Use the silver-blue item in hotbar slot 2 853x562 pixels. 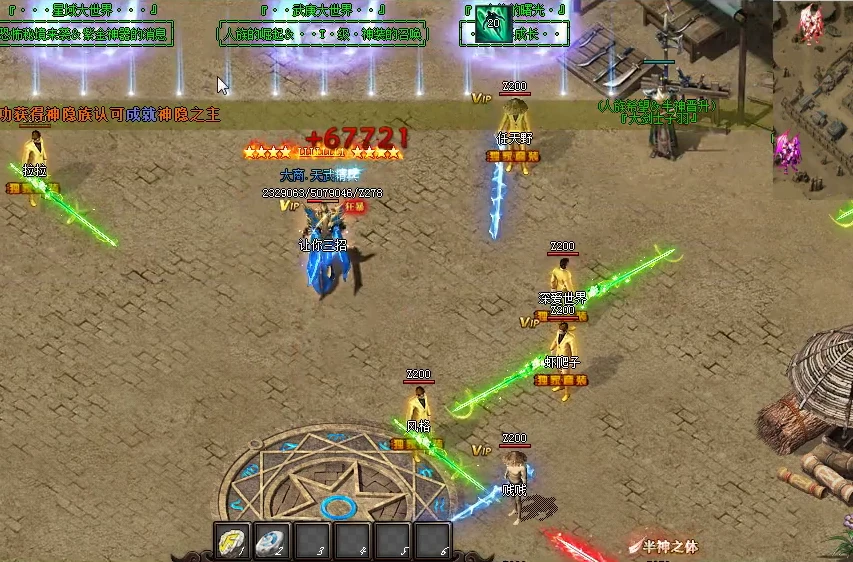point(272,541)
